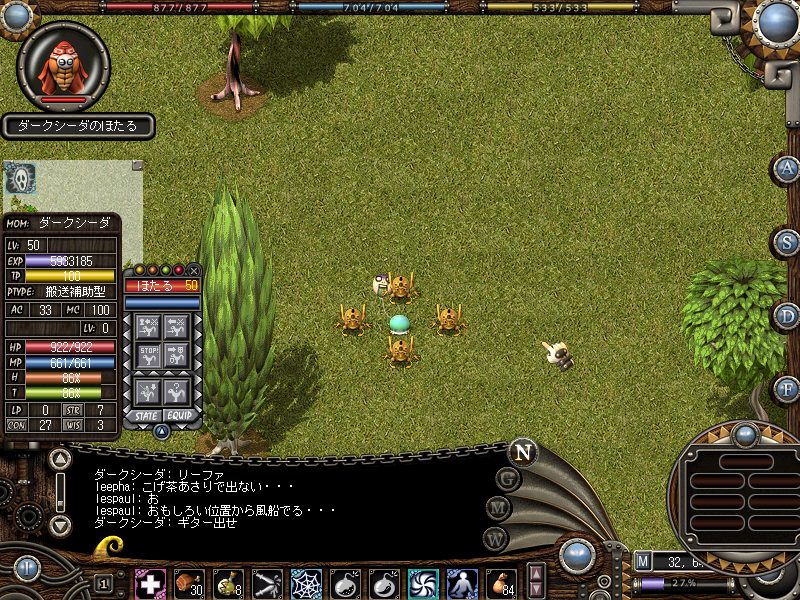
Task: Use the white cross healing hotbar slot
Action: click(151, 583)
